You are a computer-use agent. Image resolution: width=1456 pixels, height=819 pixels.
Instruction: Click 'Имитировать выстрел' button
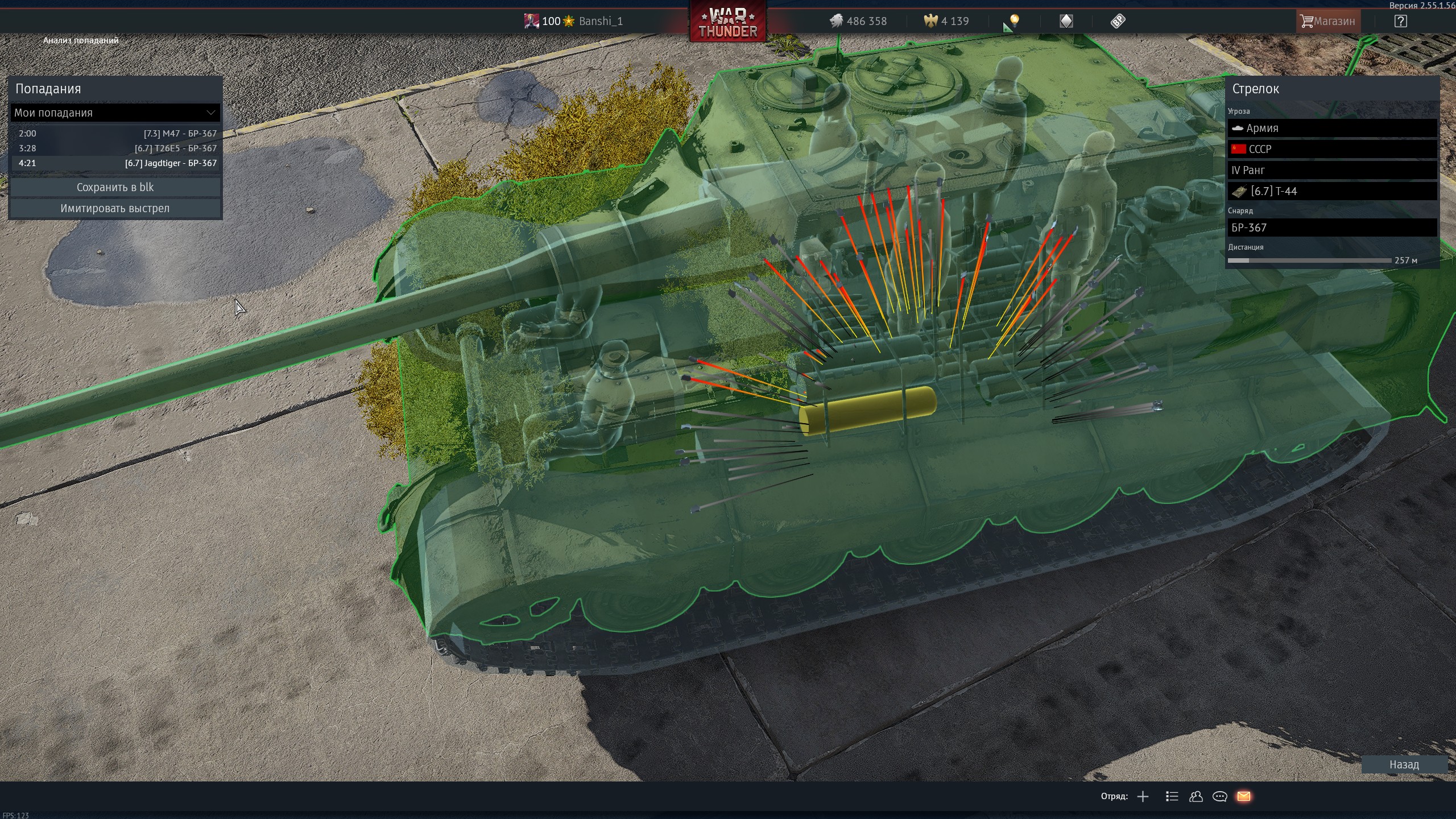point(115,208)
